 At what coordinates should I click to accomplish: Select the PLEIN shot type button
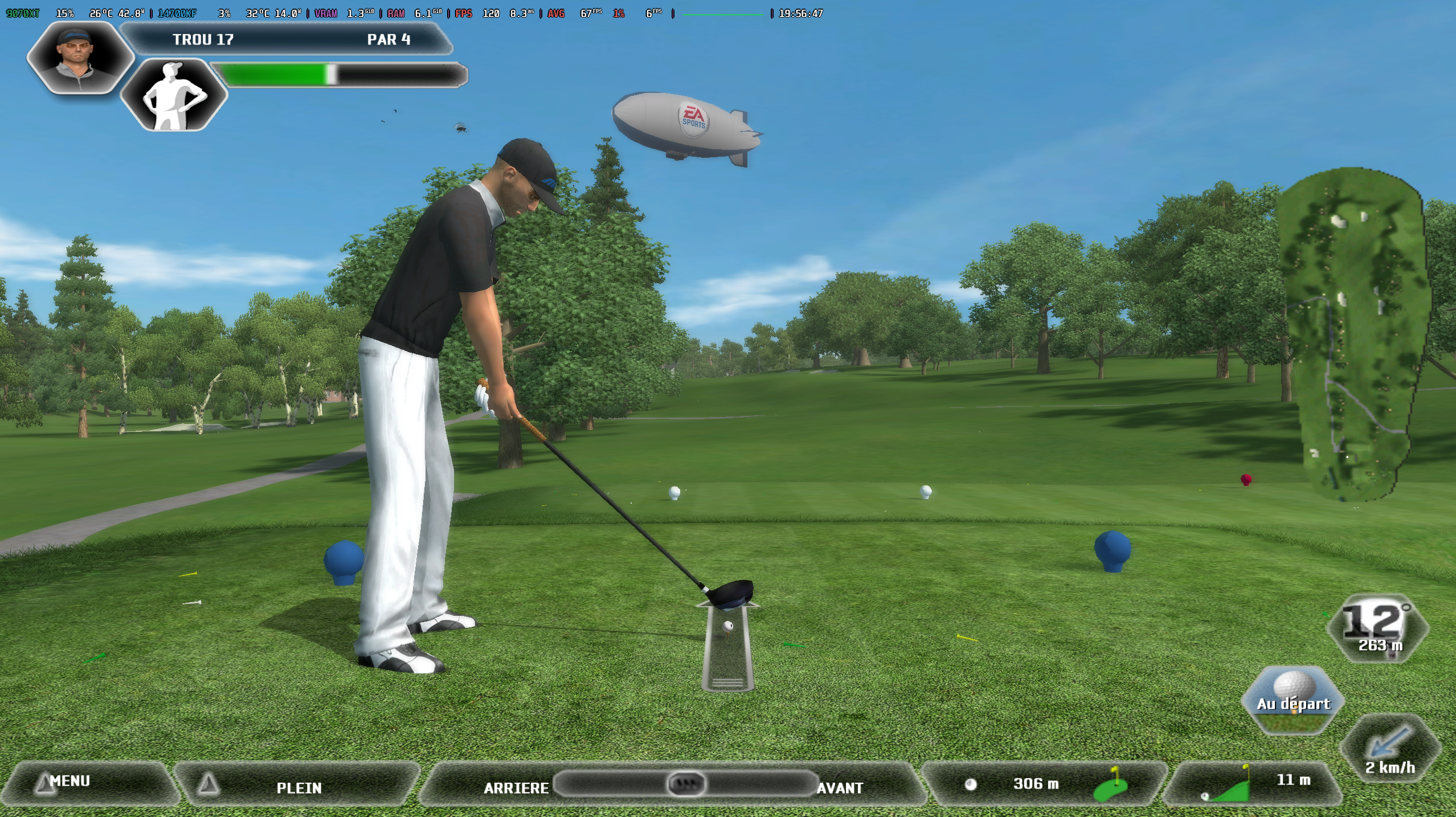[x=298, y=787]
